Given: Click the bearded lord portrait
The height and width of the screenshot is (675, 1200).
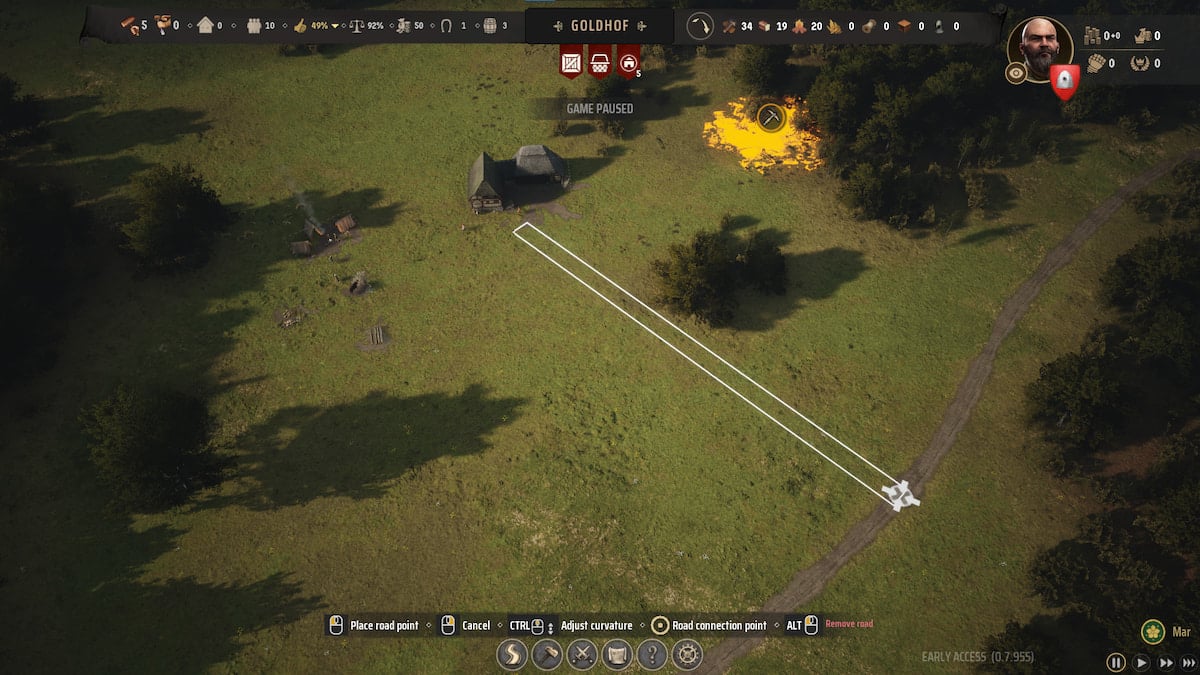Looking at the screenshot, I should pyautogui.click(x=1040, y=45).
